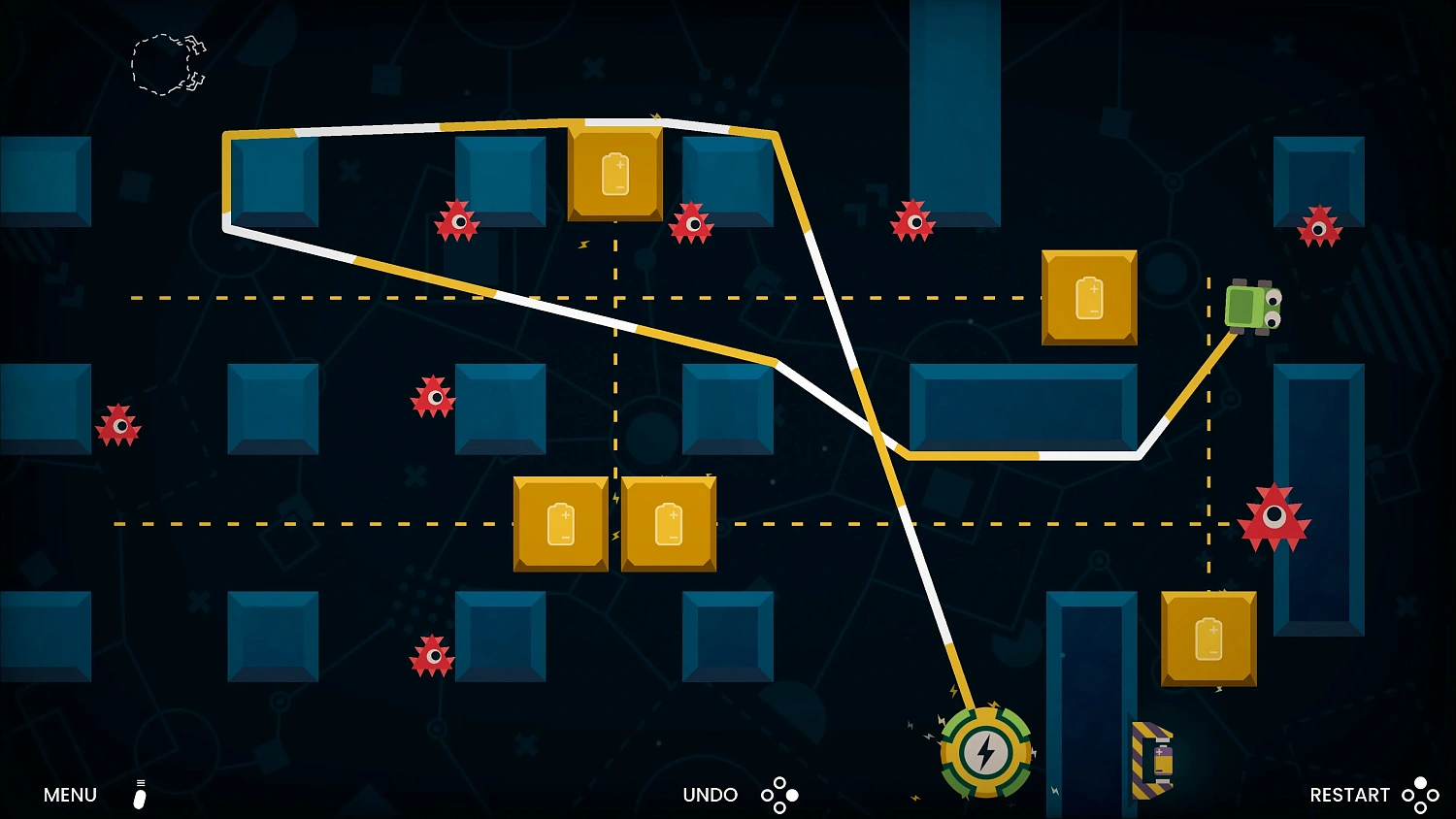
Task: Select the battery block next to the robot
Action: (x=1088, y=296)
